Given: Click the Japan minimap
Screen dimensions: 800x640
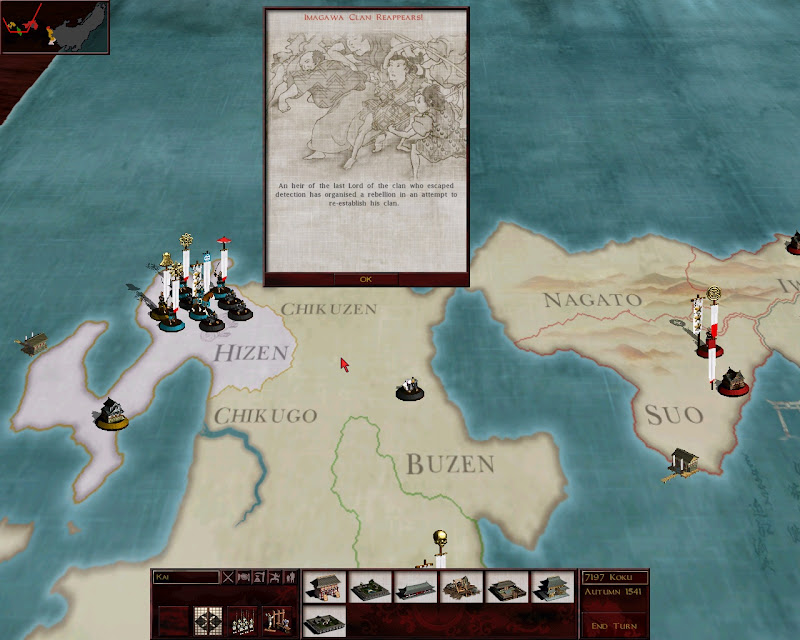Looking at the screenshot, I should 55,27.
